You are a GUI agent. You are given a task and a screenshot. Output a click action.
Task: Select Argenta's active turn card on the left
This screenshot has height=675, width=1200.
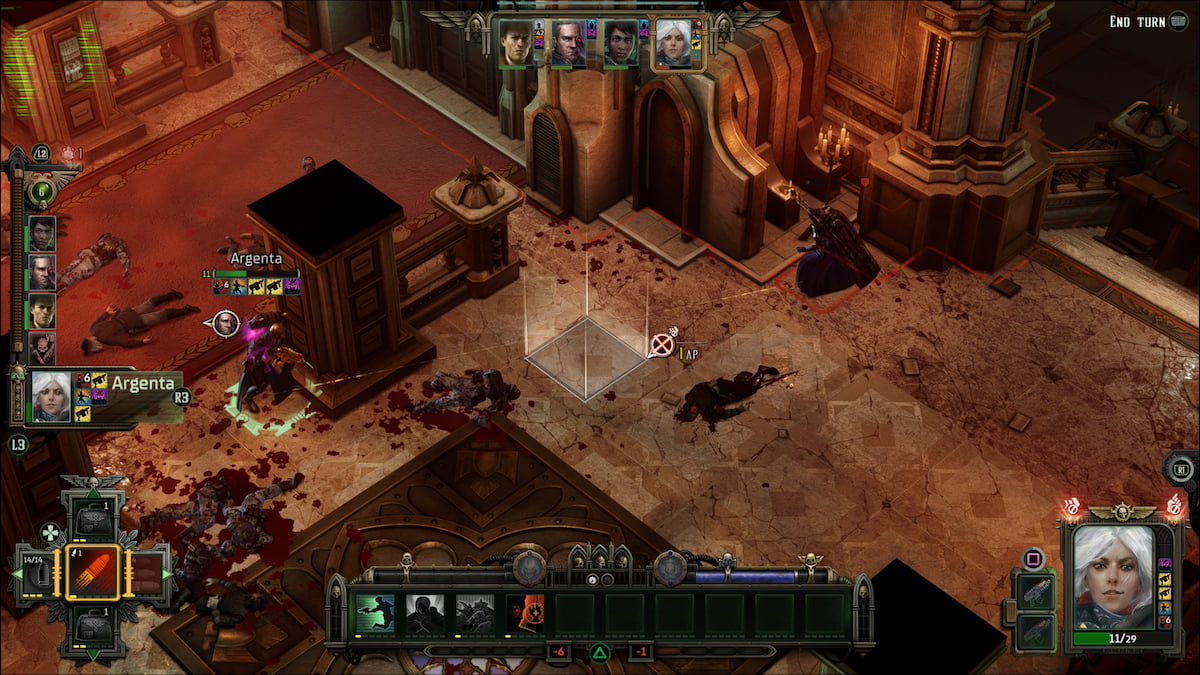95,396
